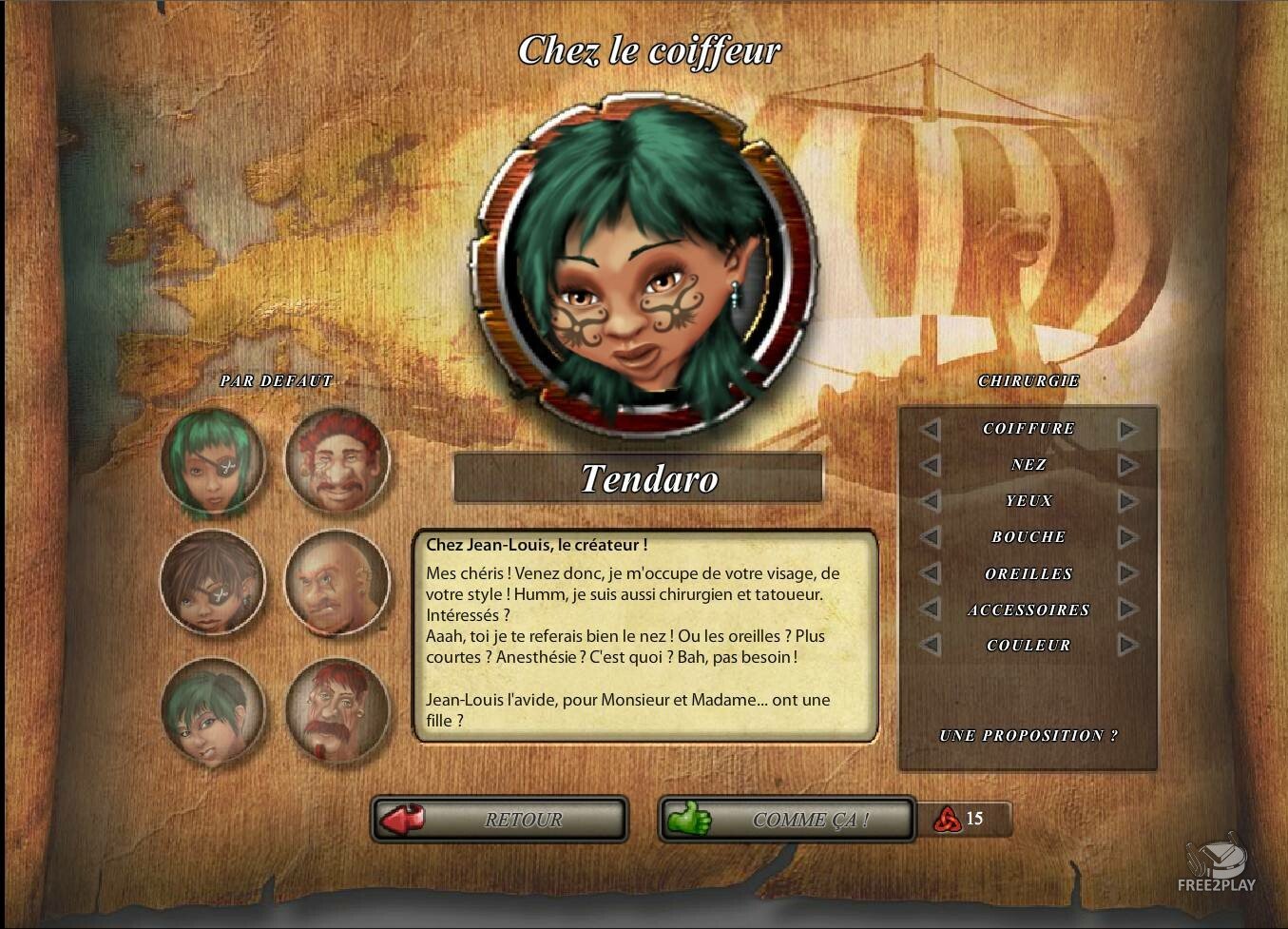Viewport: 1288px width, 929px height.
Task: Switch to next NEZ option
Action: [x=1127, y=465]
